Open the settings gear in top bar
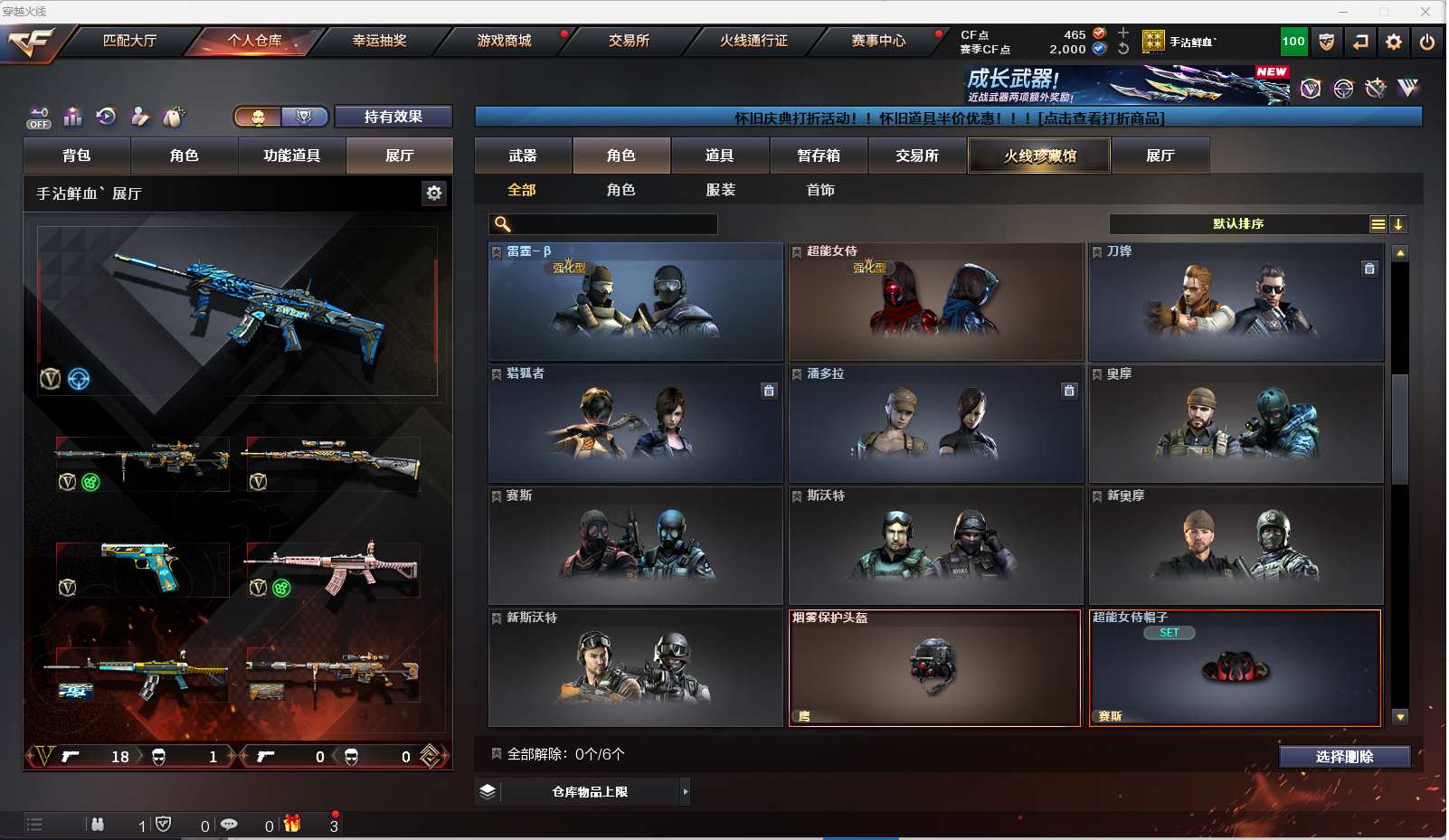 [x=1394, y=42]
